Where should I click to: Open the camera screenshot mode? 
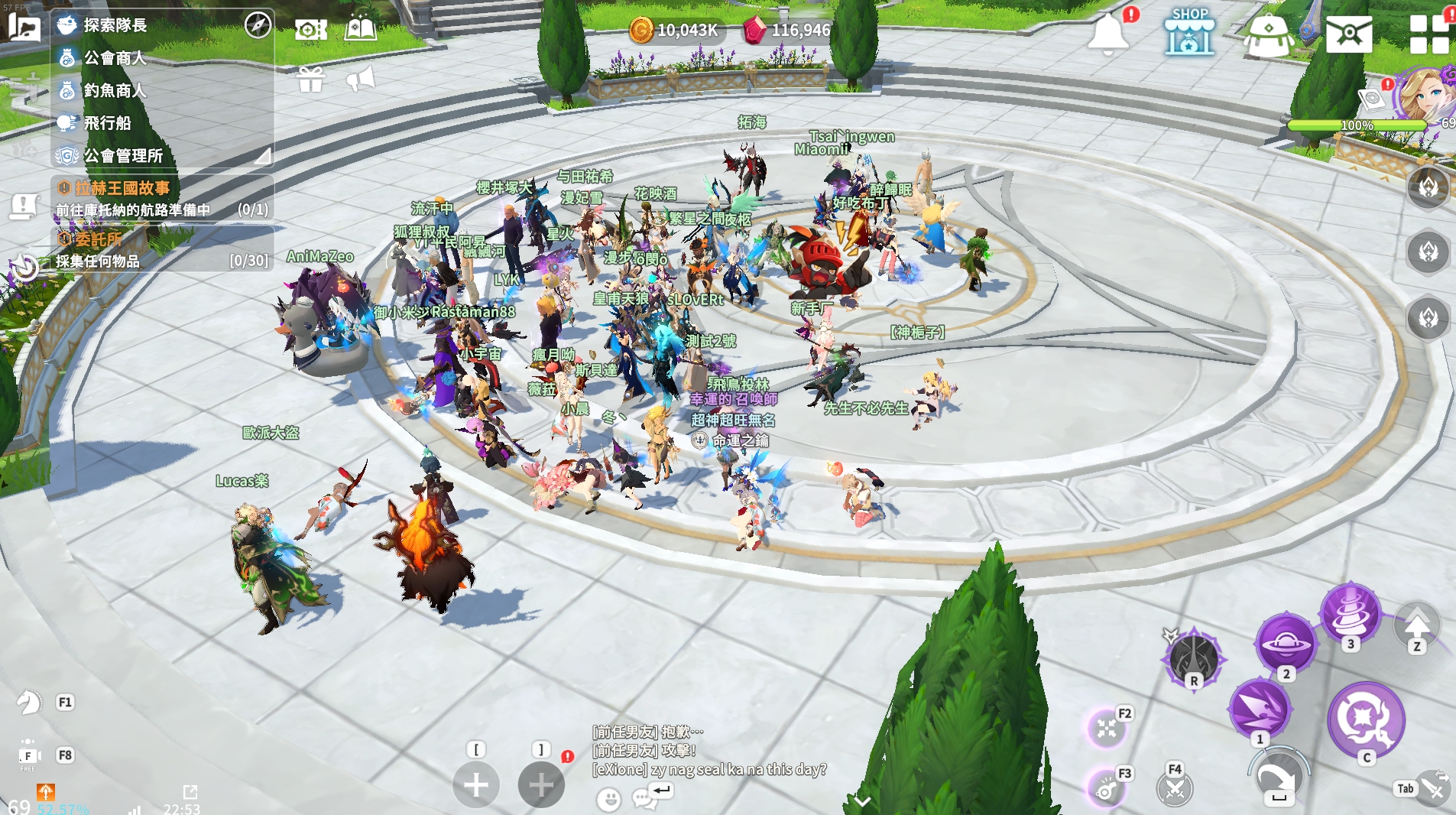[x=311, y=30]
